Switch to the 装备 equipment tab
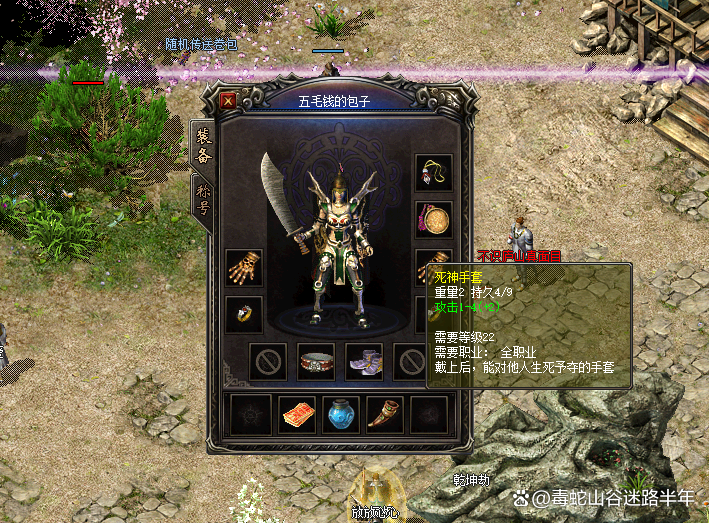 tap(201, 147)
